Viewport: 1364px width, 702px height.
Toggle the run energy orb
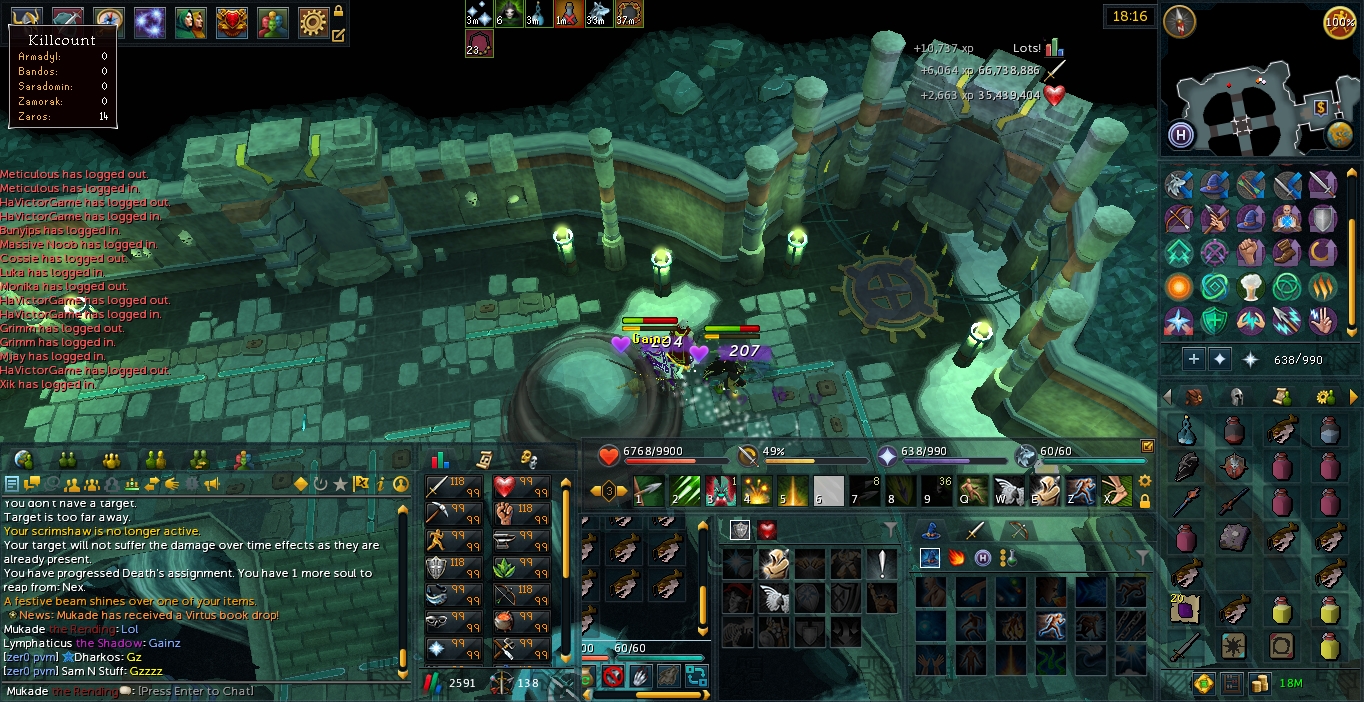pyautogui.click(x=1340, y=21)
